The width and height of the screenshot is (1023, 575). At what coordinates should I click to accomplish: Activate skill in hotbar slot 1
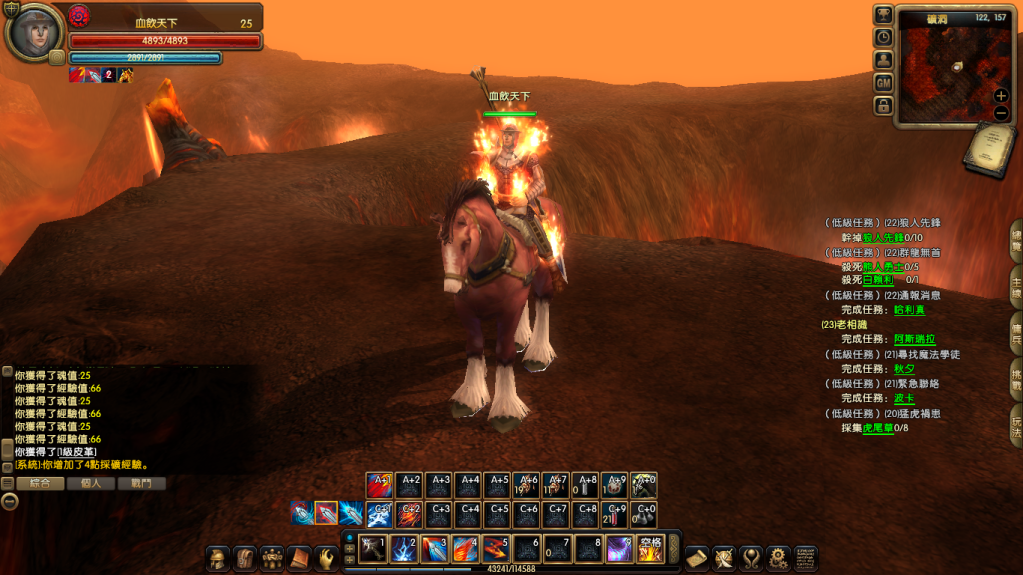click(372, 549)
